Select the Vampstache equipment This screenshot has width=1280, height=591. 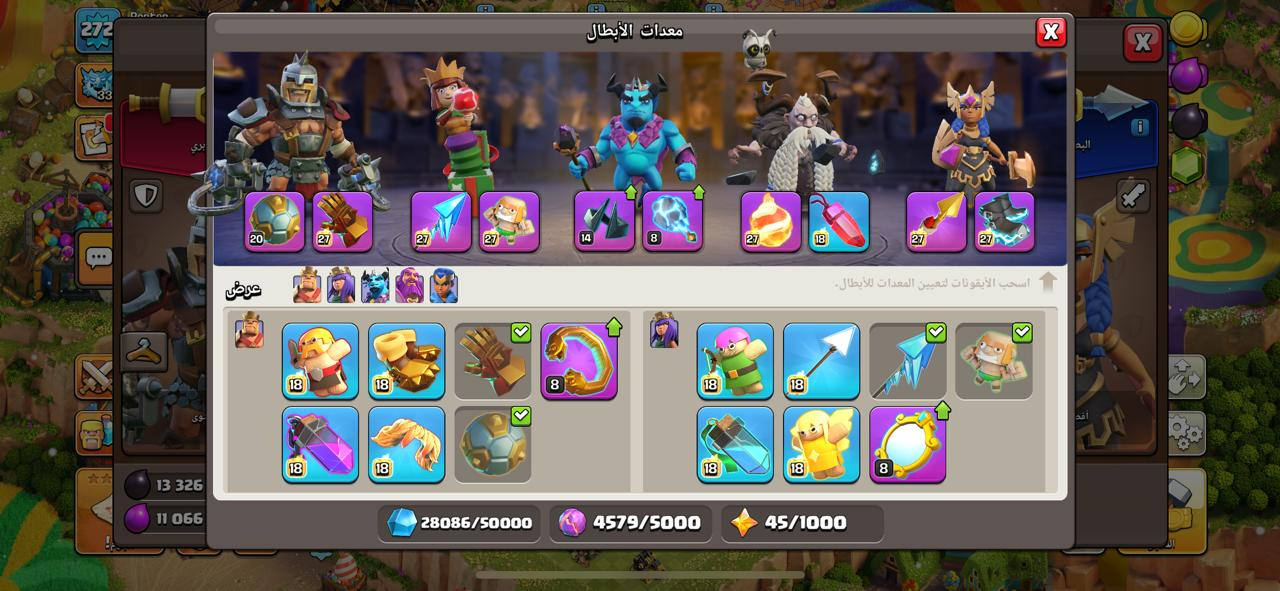(x=406, y=444)
